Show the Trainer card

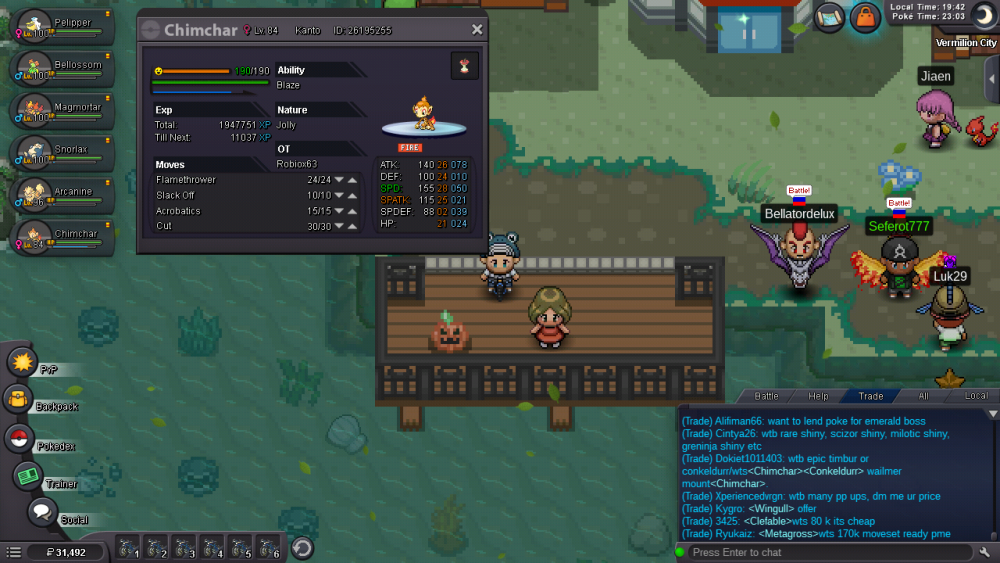[x=27, y=476]
